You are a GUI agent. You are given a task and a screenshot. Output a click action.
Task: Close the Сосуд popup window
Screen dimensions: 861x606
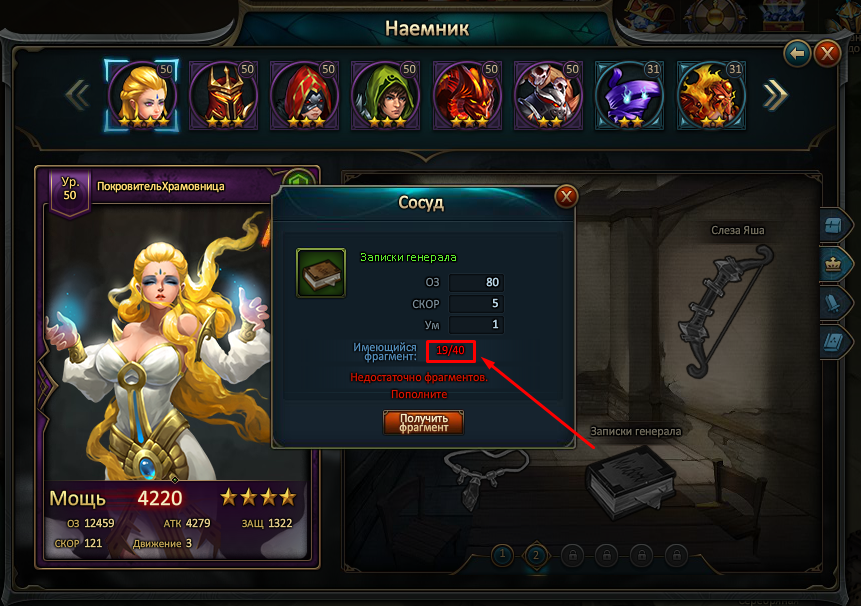pos(566,196)
